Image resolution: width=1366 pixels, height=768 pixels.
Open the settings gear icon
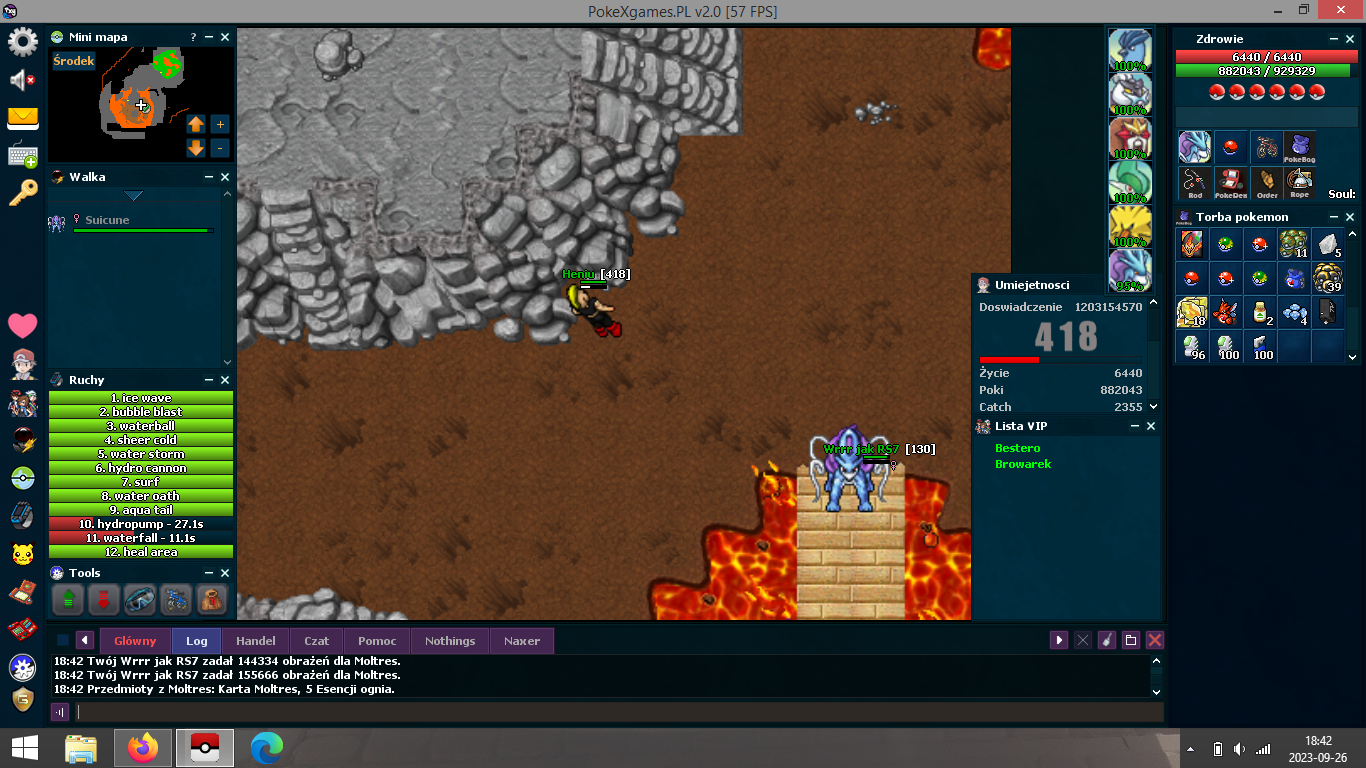click(22, 42)
